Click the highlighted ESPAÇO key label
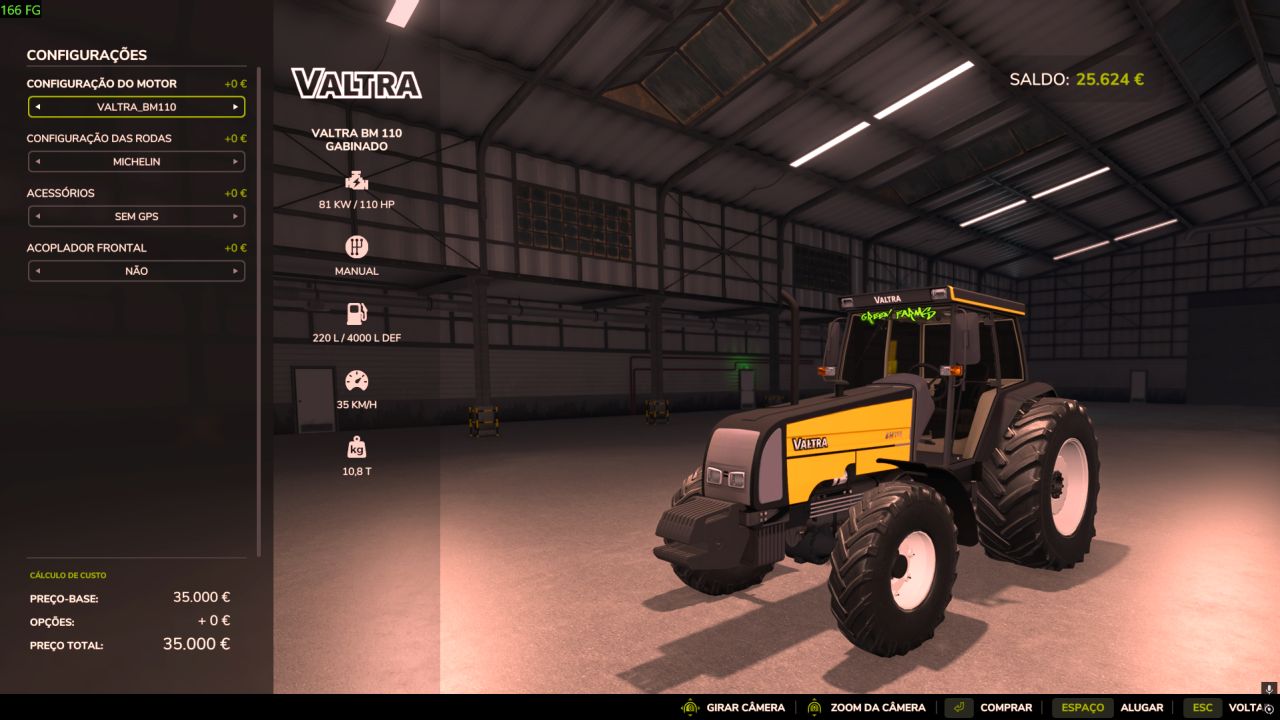The height and width of the screenshot is (720, 1280). (1082, 707)
